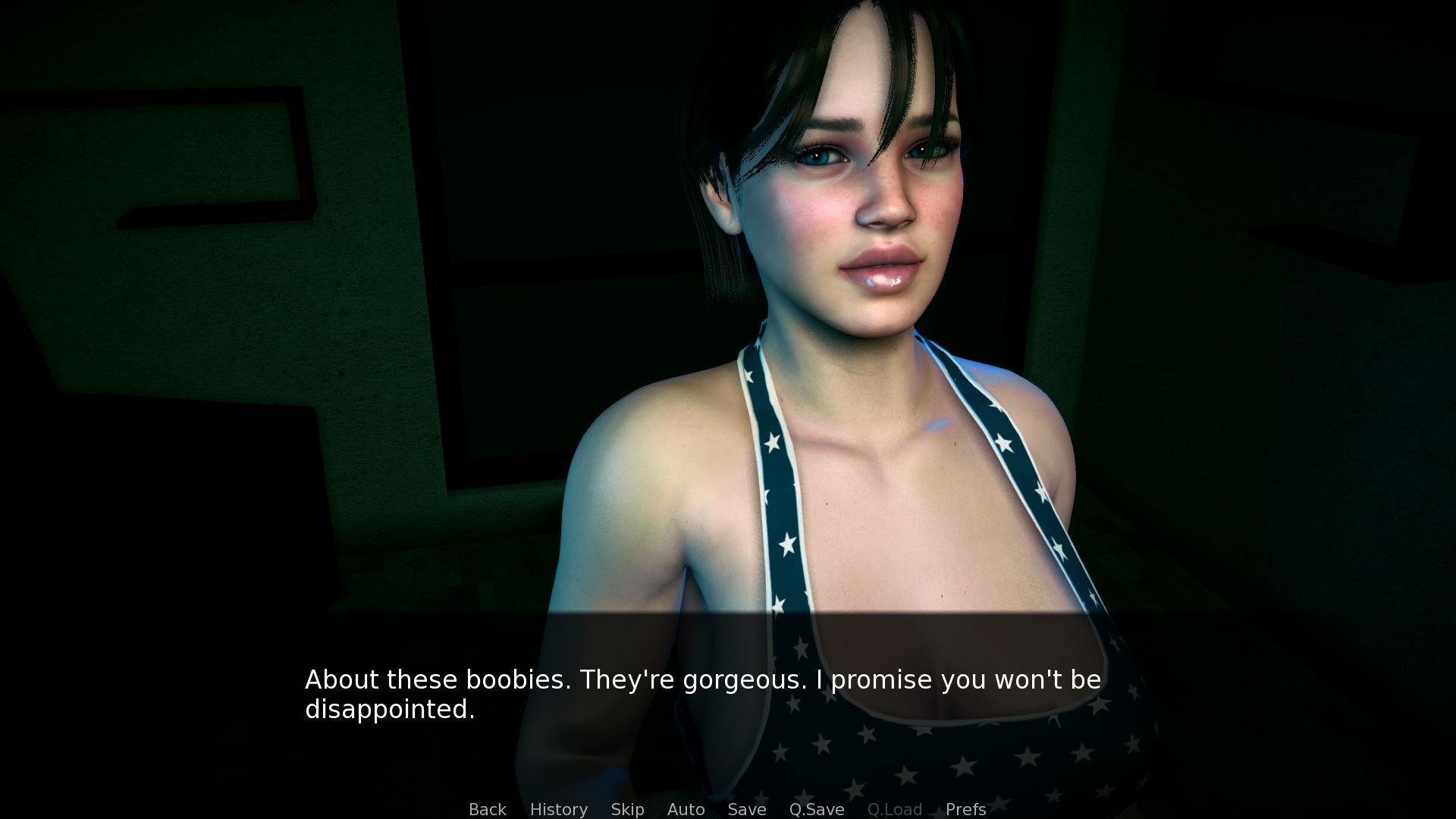This screenshot has width=1456, height=819.
Task: Open the dialogue History log
Action: [558, 809]
